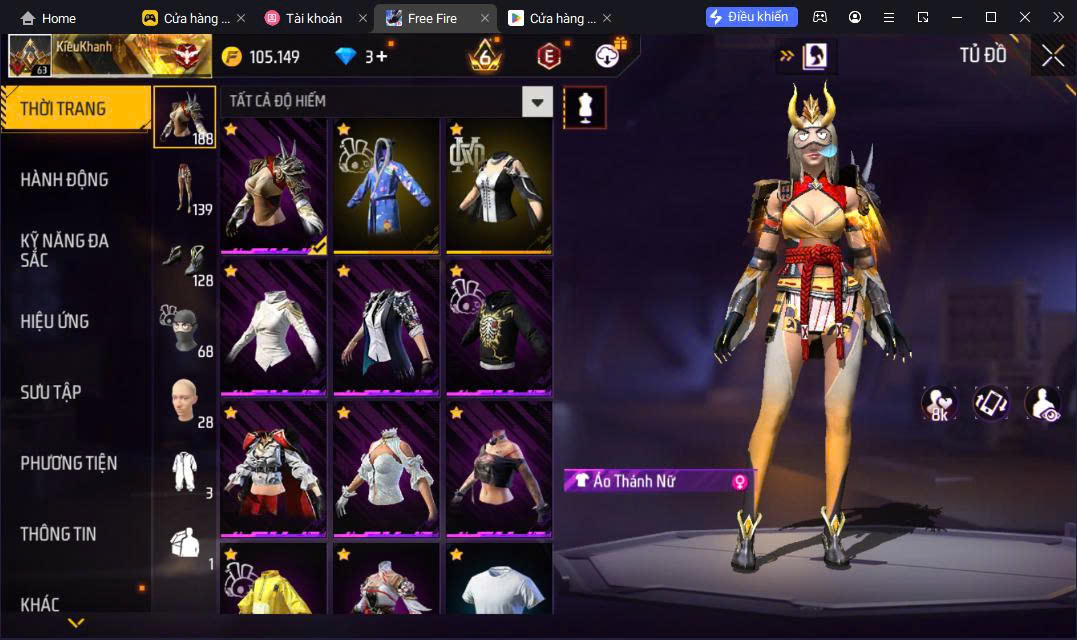Go to the Thông Tin section
Viewport: 1077px width, 640px height.
click(x=59, y=534)
